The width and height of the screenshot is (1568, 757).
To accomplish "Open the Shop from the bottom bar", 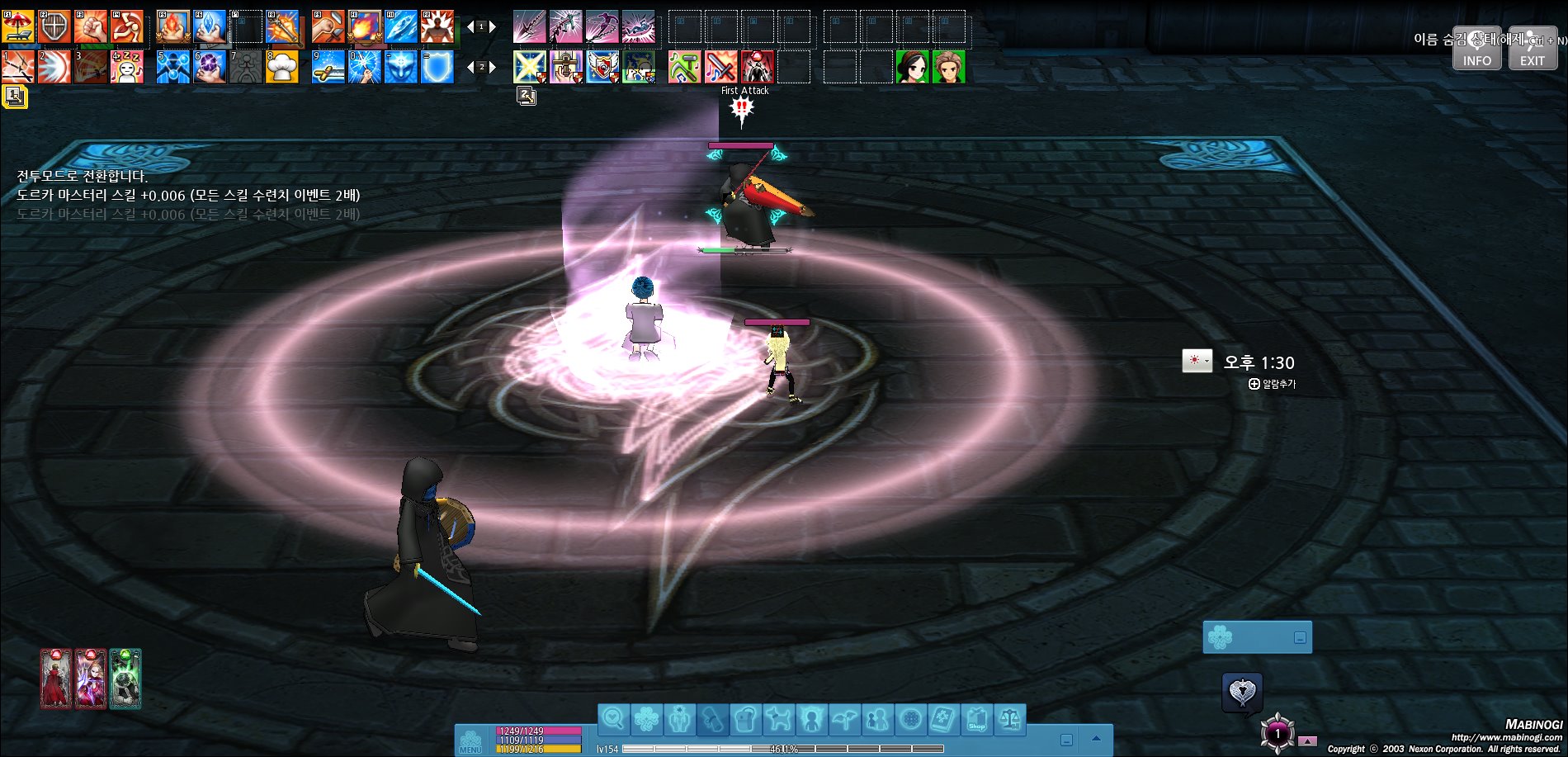I will [976, 720].
